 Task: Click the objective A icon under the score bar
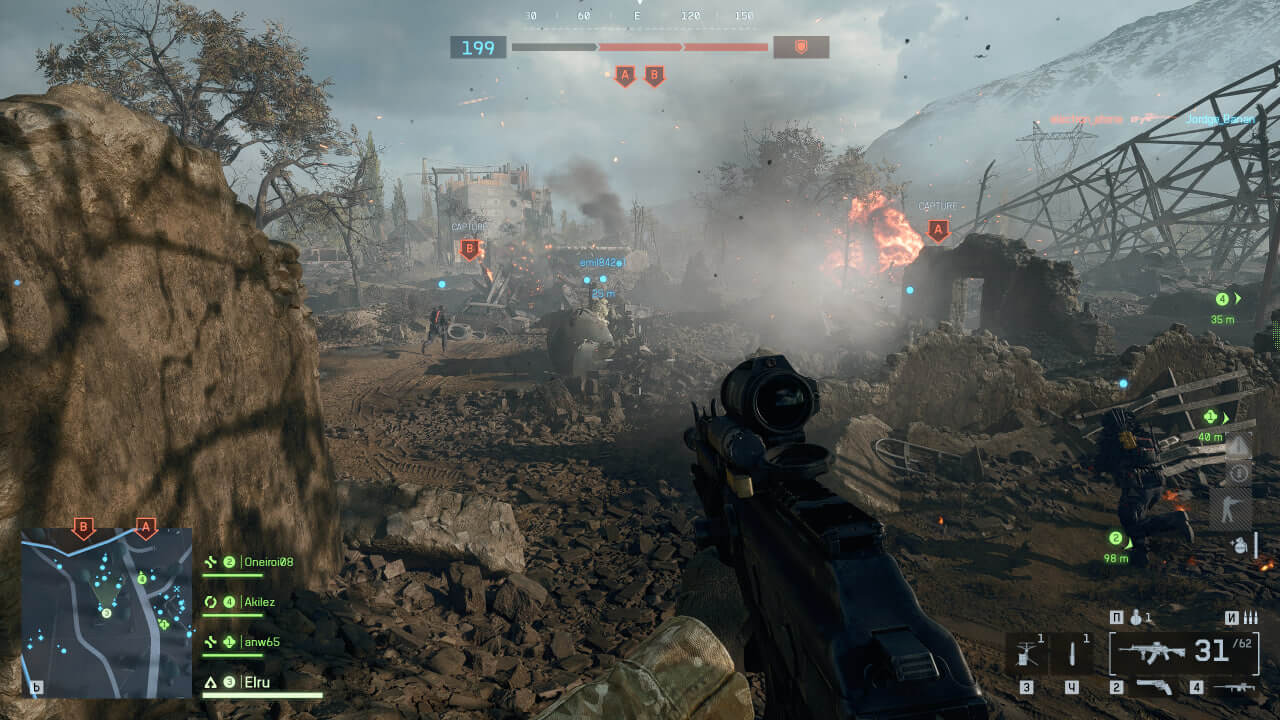625,75
